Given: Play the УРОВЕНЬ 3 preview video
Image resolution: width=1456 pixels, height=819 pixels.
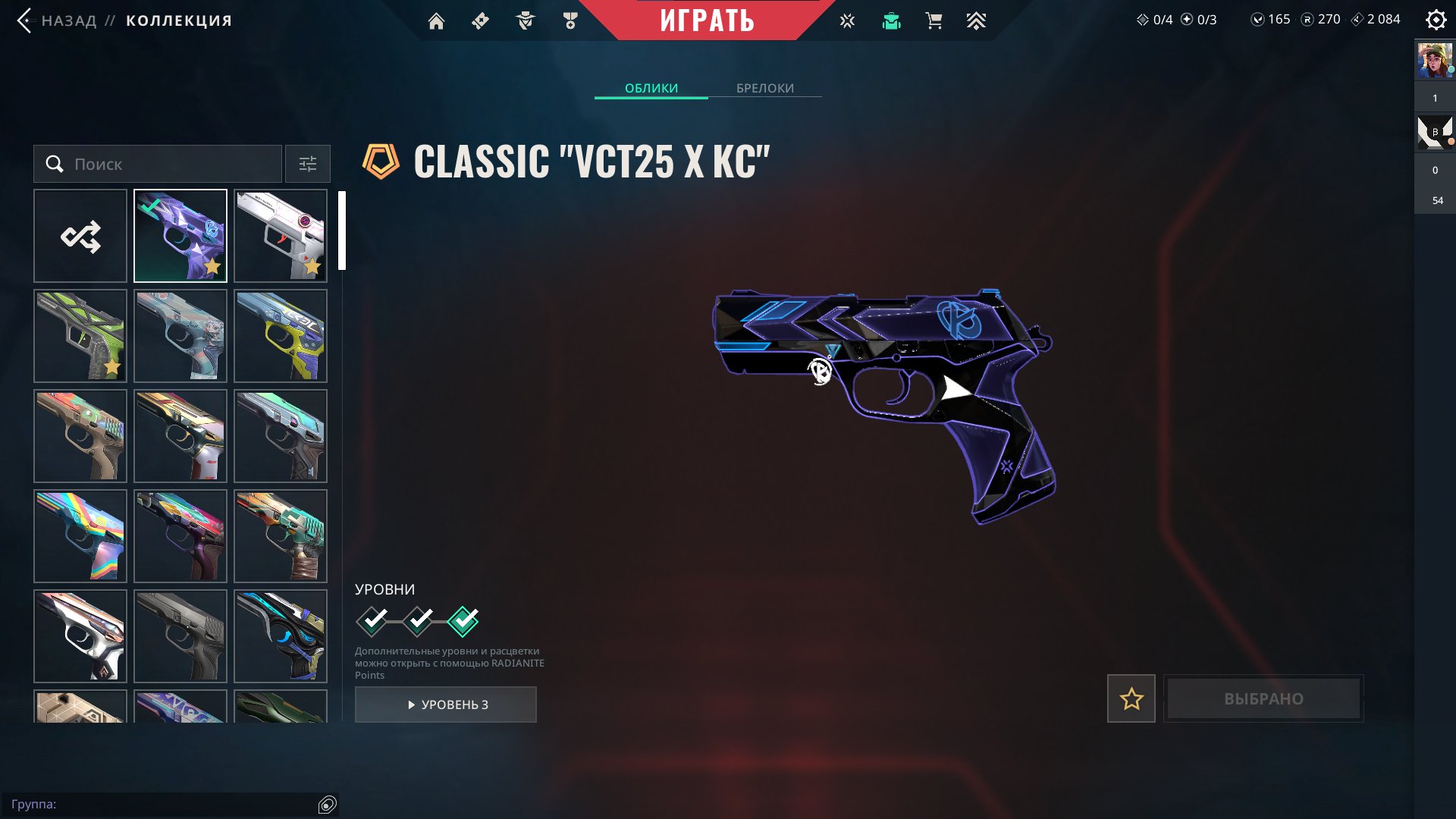Looking at the screenshot, I should point(446,704).
